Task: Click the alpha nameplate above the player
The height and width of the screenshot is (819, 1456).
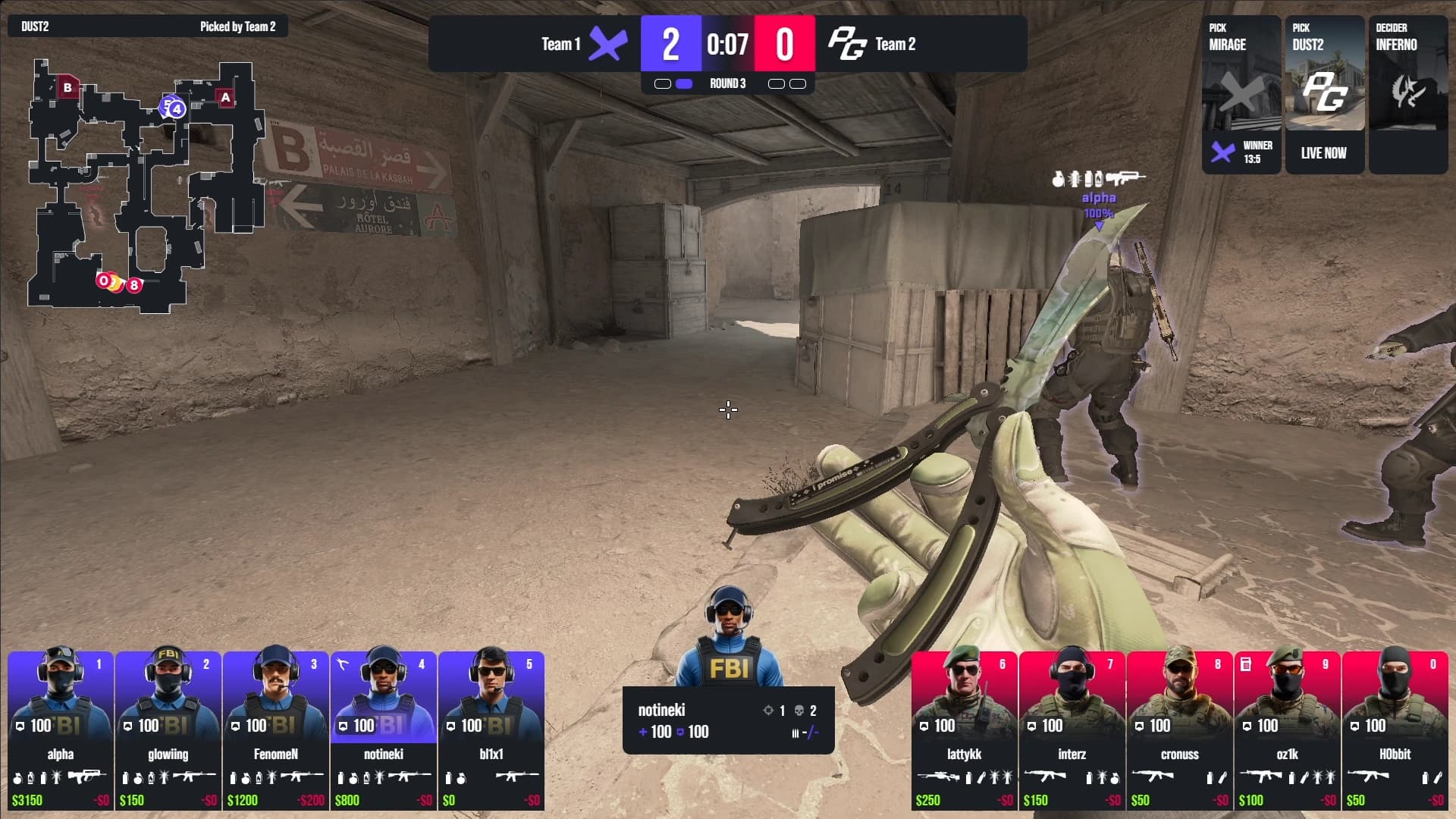Action: [1098, 198]
